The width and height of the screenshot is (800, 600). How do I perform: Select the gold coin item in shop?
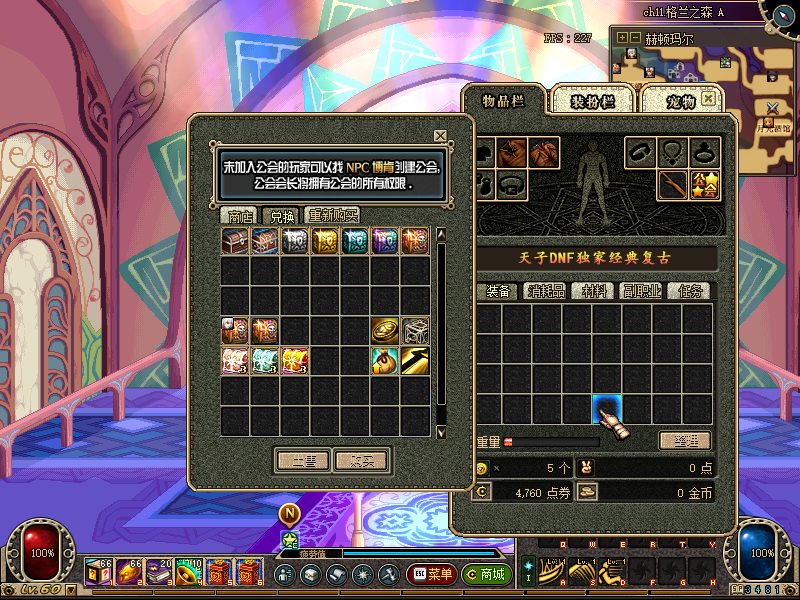(385, 331)
